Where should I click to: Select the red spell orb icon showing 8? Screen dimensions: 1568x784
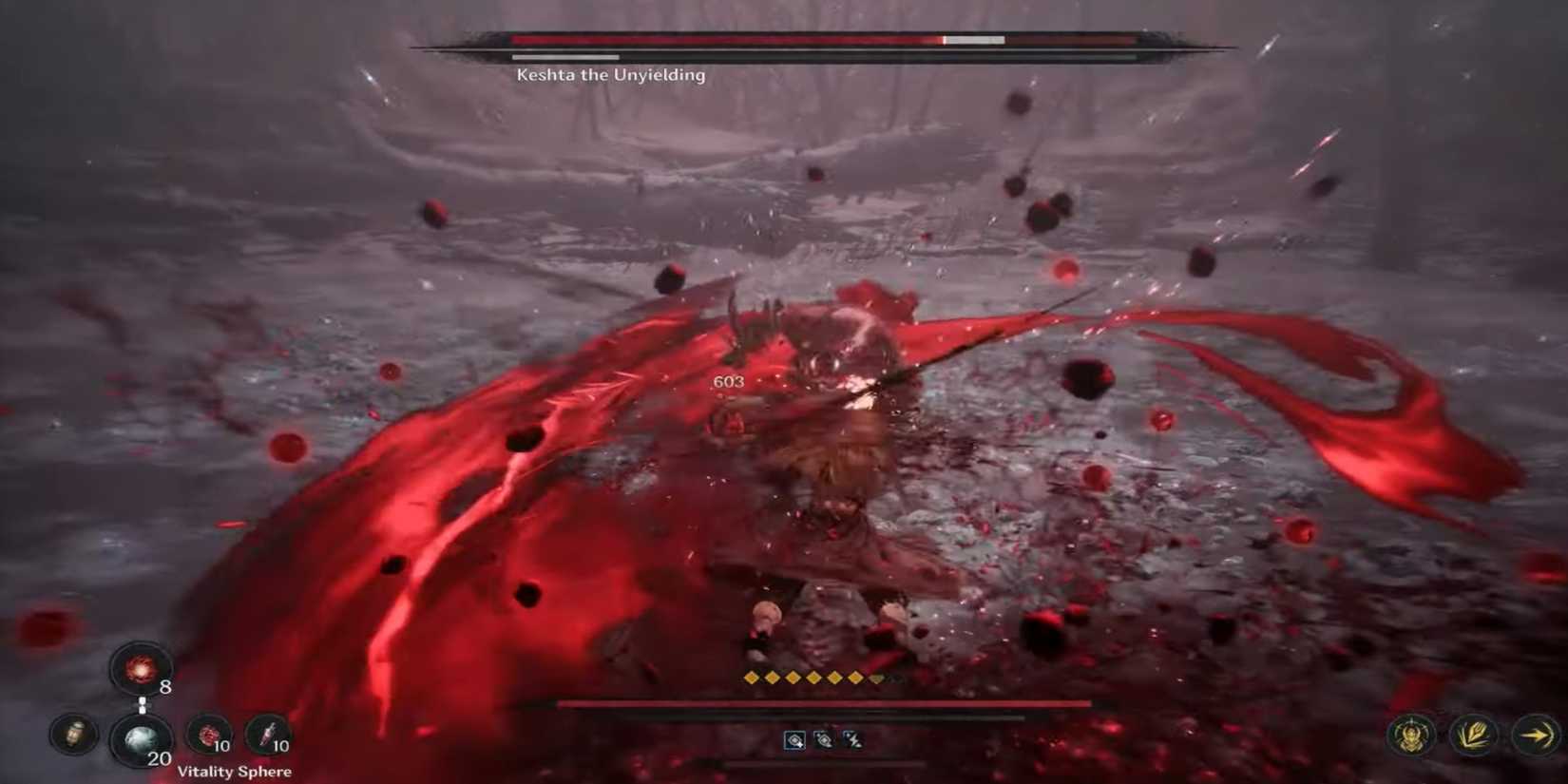click(x=140, y=670)
